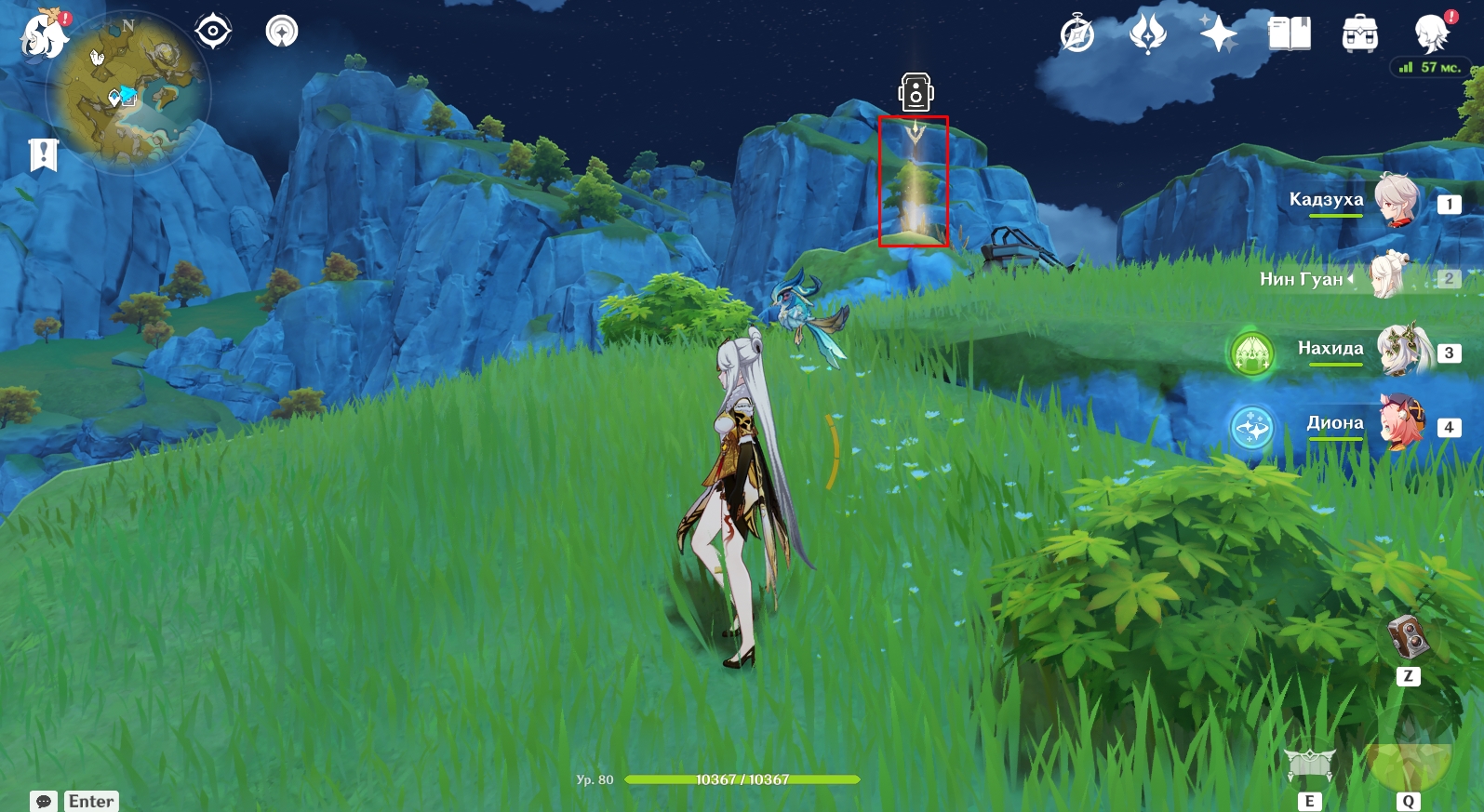The height and width of the screenshot is (812, 1484).
Task: Toggle the elemental sight eye icon
Action: [x=213, y=32]
